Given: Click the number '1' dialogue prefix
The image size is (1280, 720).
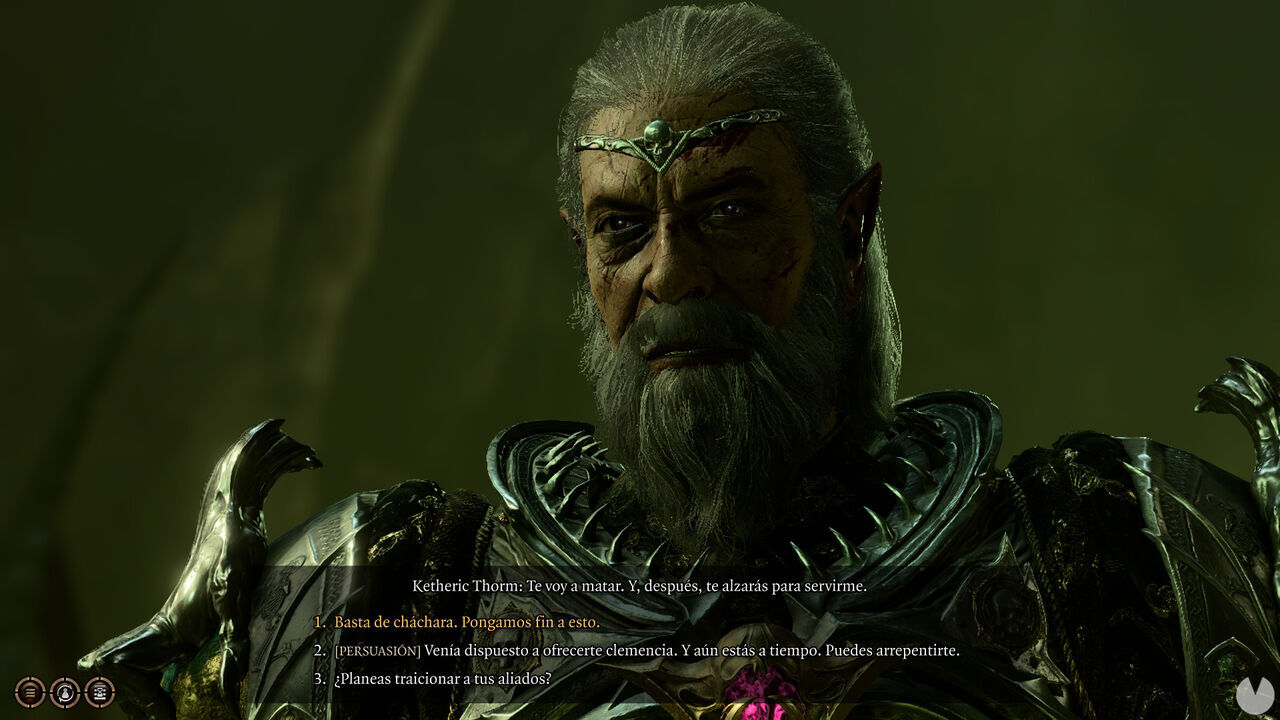Looking at the screenshot, I should tap(322, 622).
